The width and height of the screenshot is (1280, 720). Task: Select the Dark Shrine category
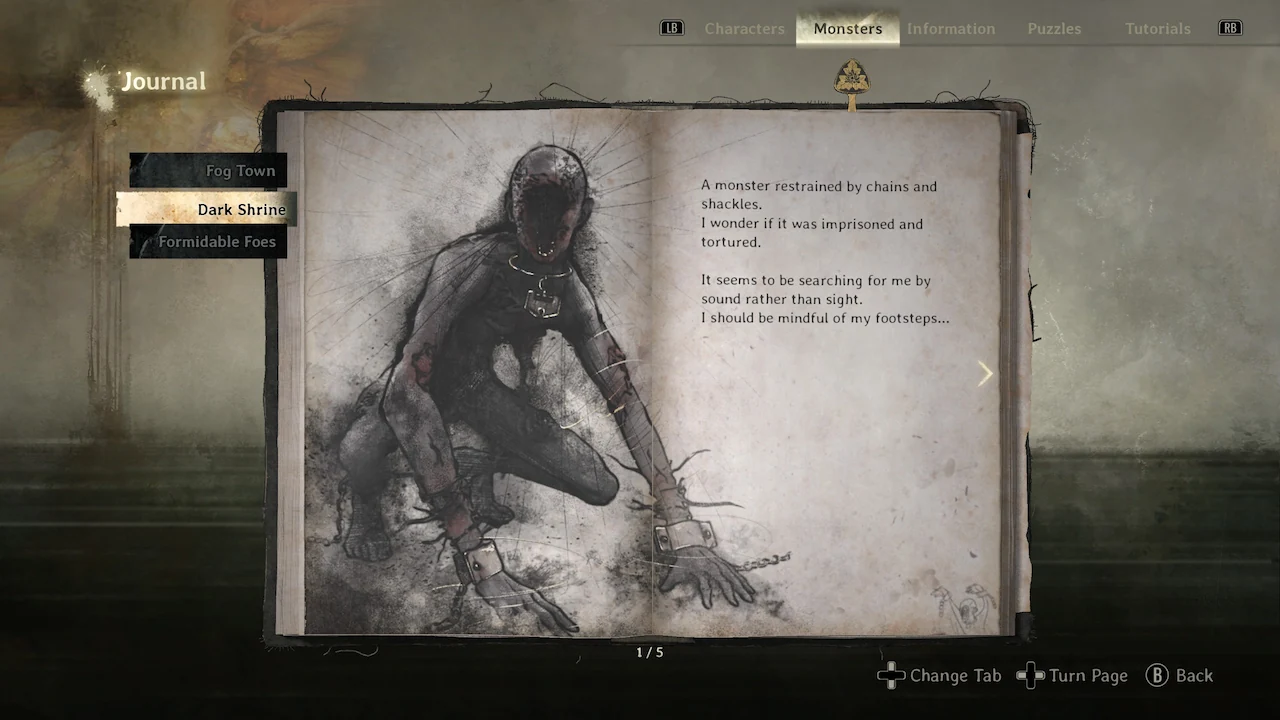pyautogui.click(x=240, y=209)
